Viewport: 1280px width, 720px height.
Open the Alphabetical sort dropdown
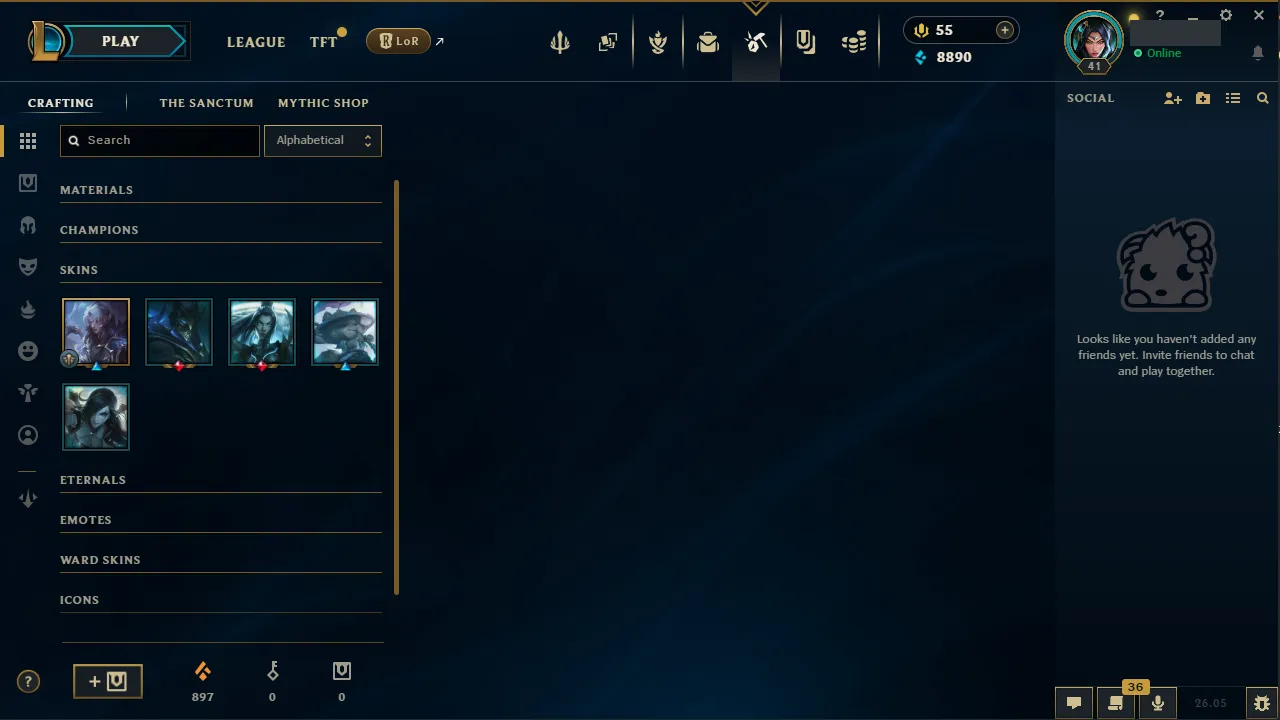[x=322, y=140]
